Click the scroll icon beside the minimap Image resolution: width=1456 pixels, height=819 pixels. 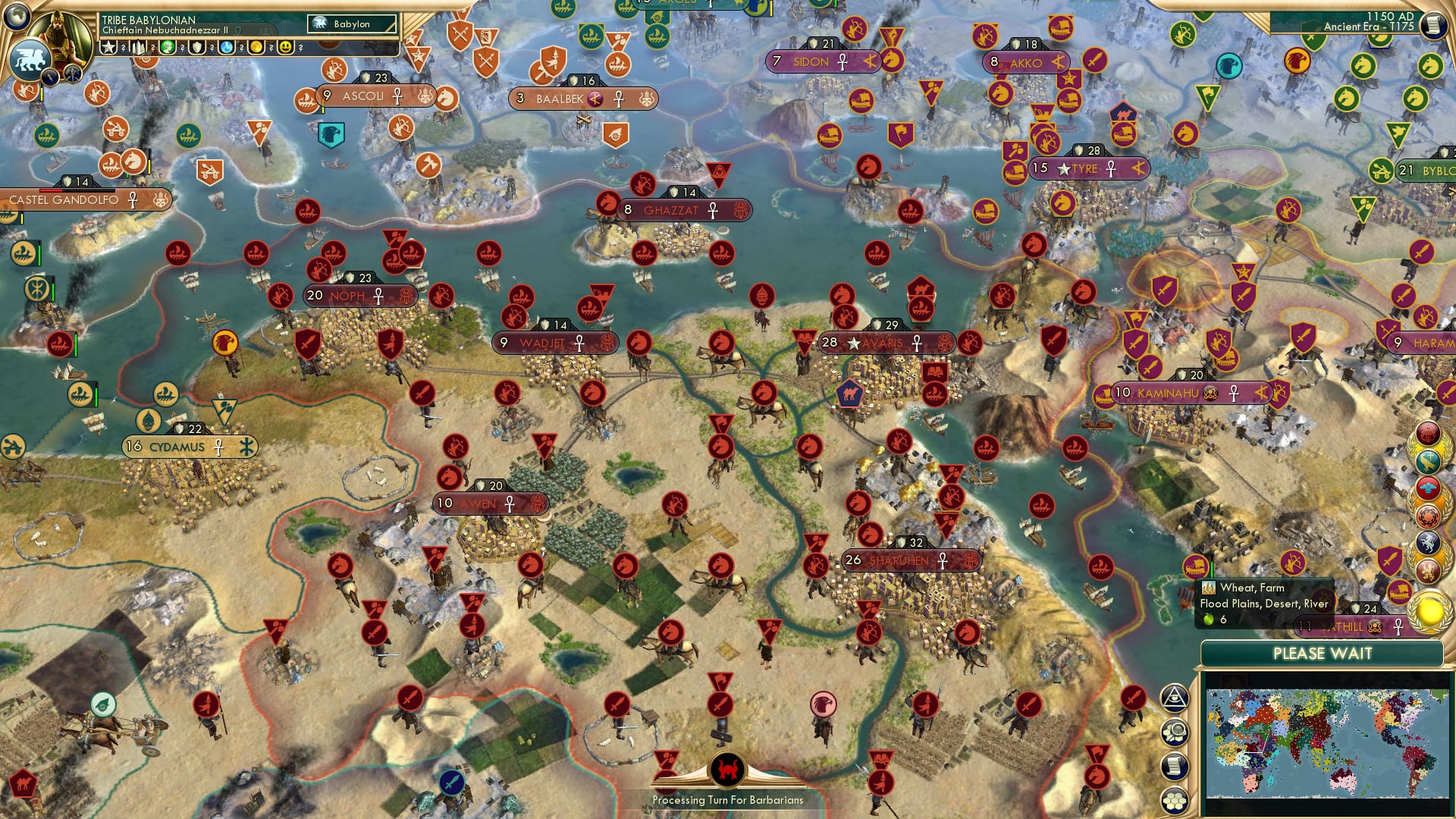[1174, 767]
